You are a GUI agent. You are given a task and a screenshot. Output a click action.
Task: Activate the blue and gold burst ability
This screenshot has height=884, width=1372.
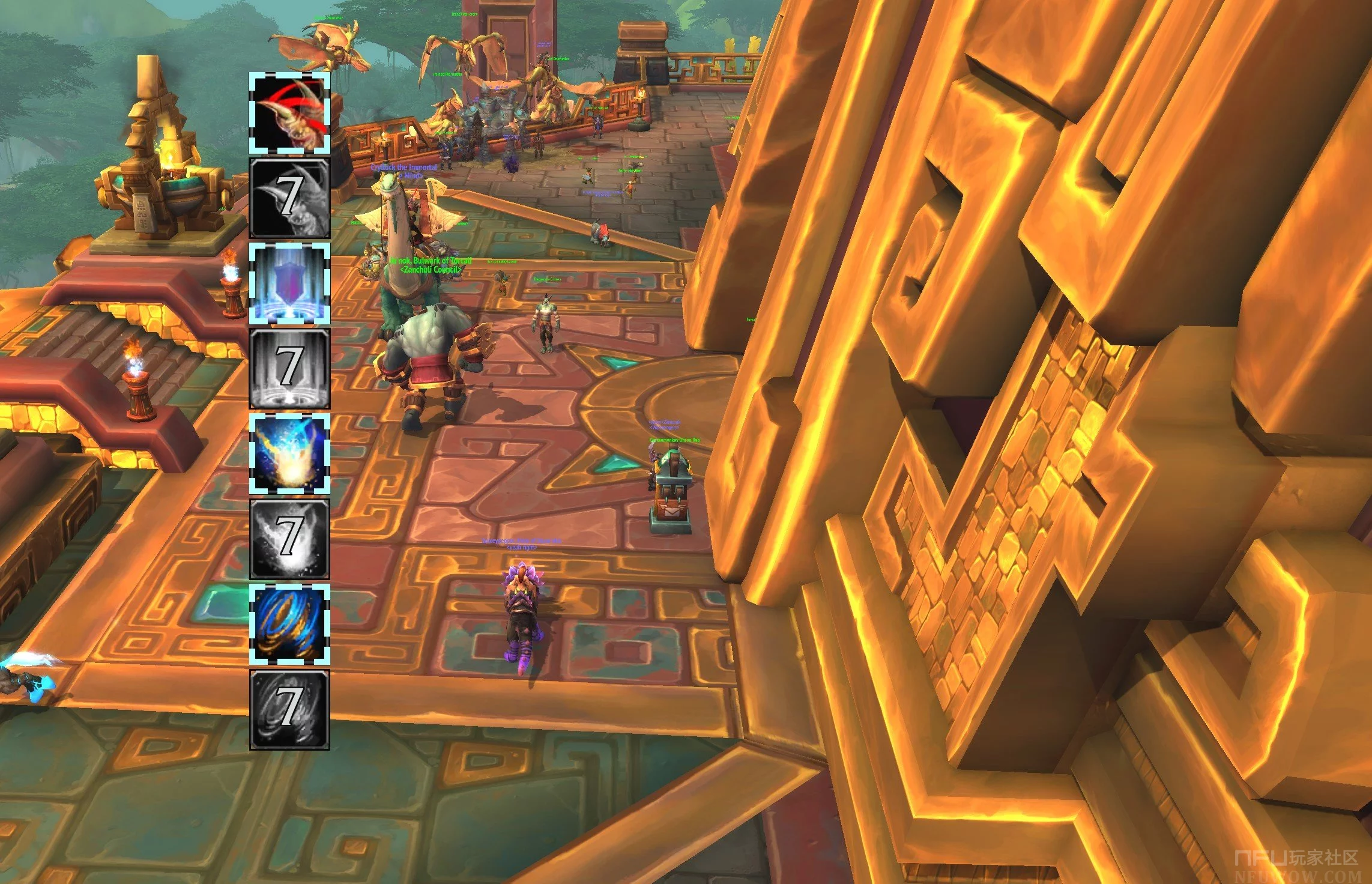coord(289,454)
